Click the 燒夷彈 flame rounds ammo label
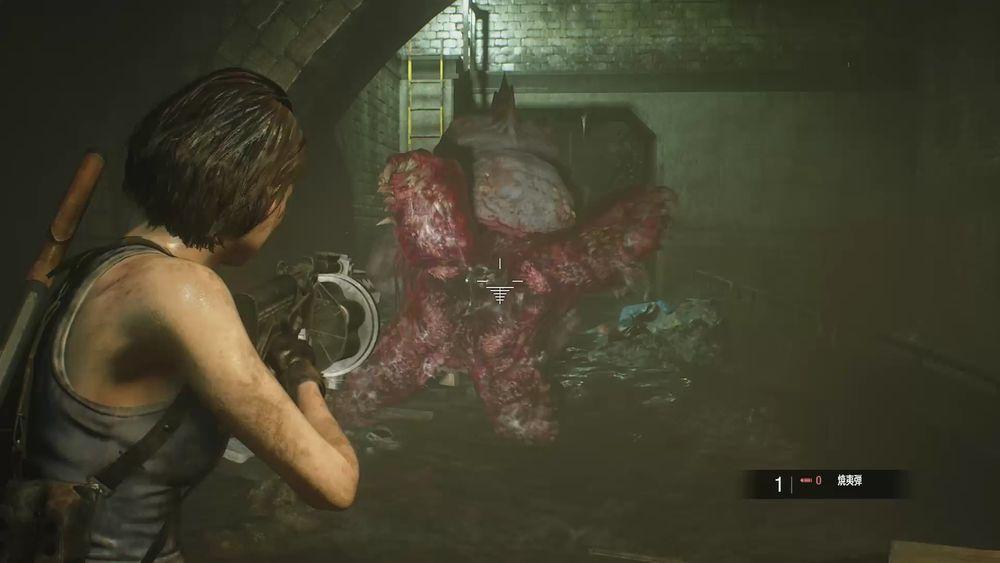Screen dimensions: 1000x563 (x=849, y=482)
